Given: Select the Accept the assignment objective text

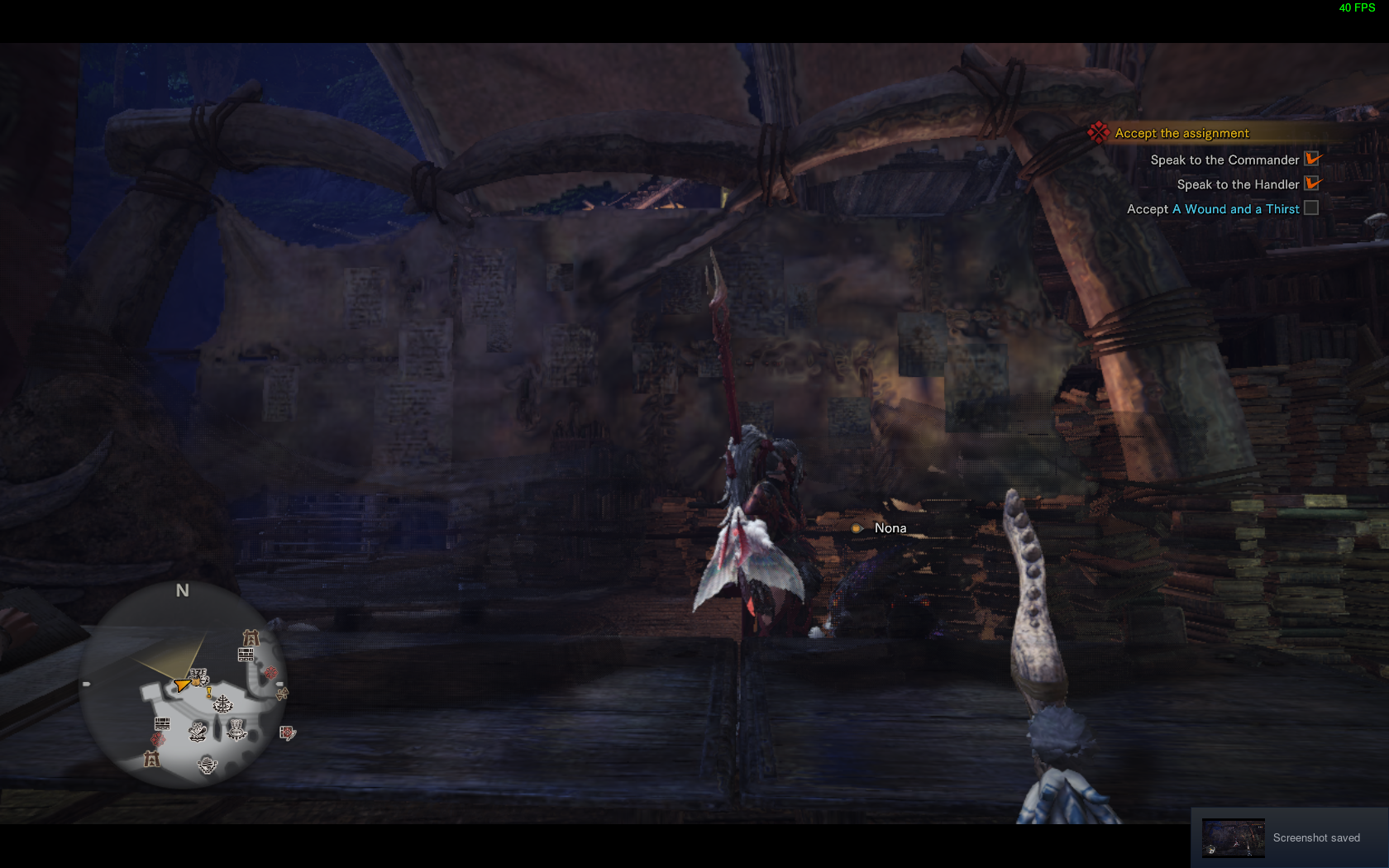Looking at the screenshot, I should coord(1181,132).
